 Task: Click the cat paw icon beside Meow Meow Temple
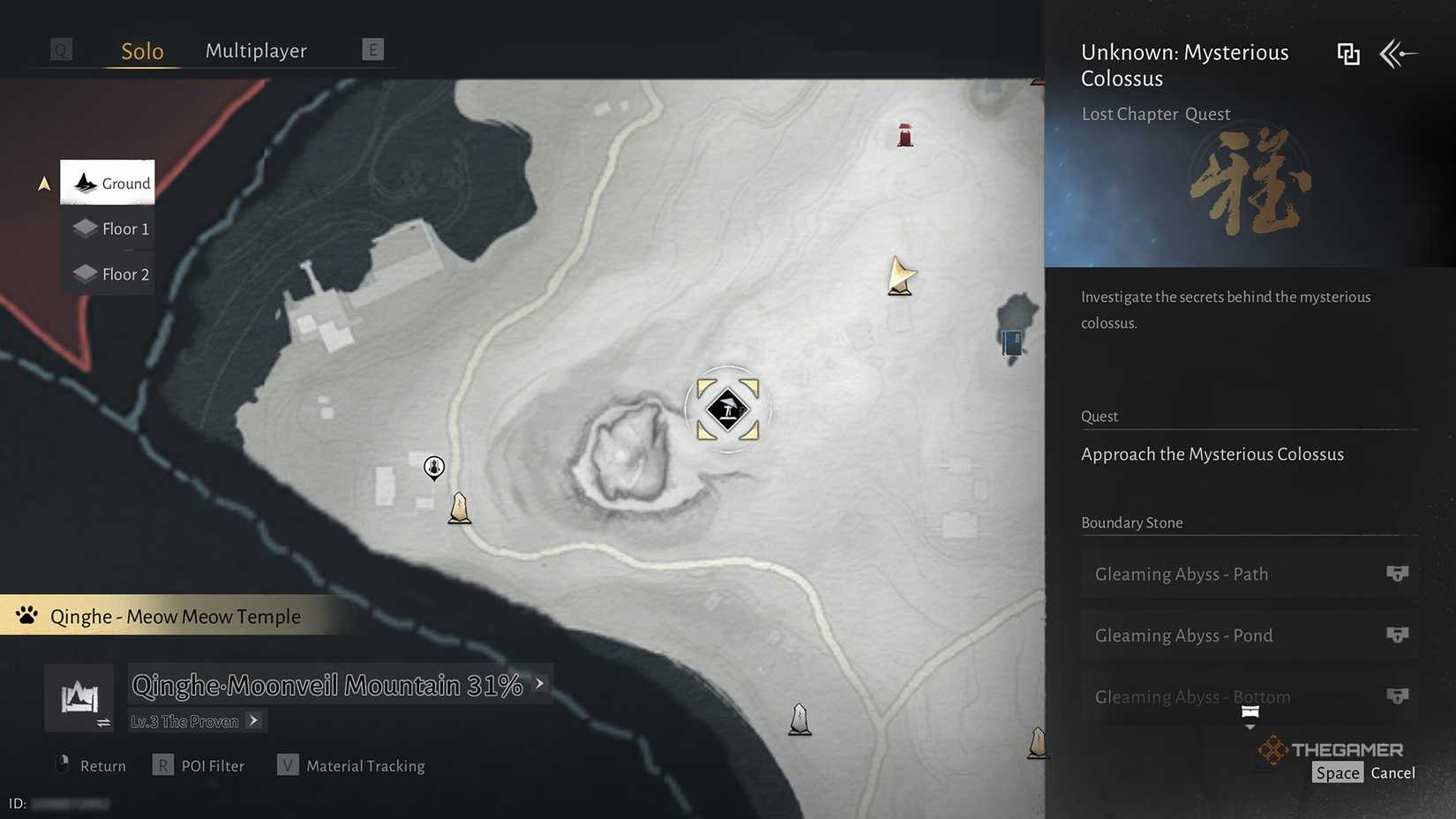point(26,615)
